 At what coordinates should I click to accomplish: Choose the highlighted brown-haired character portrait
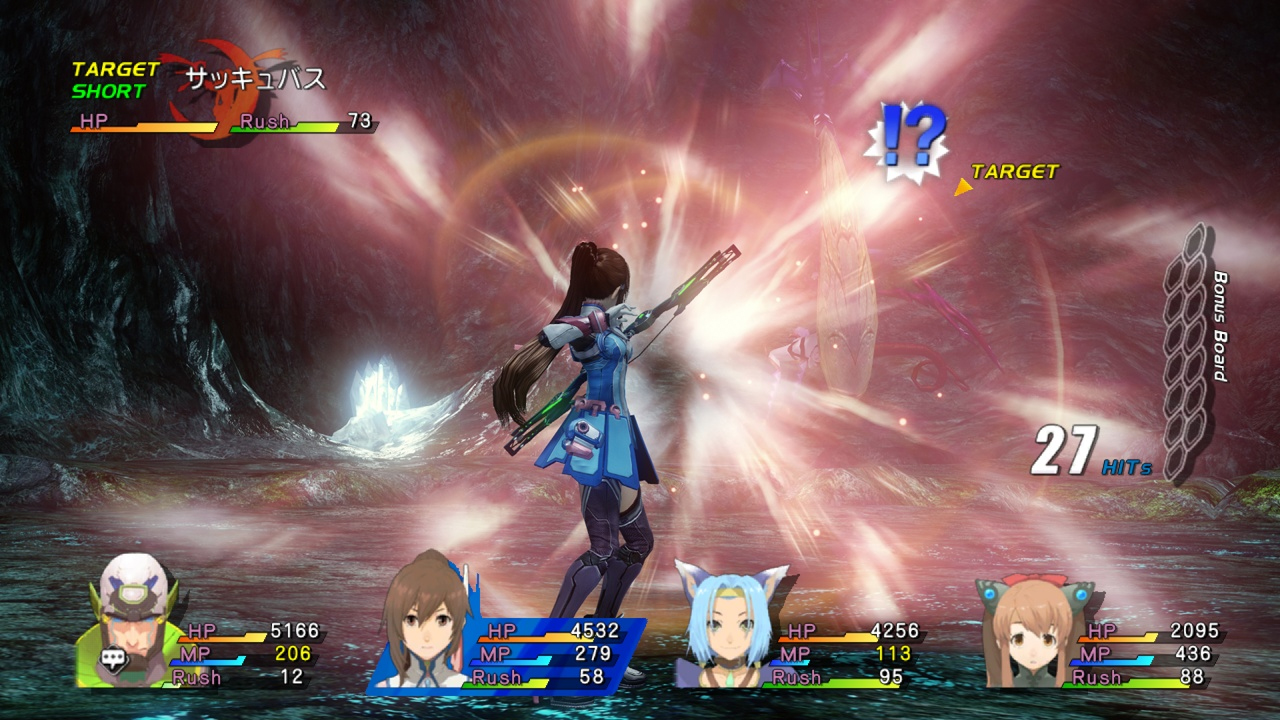click(x=427, y=624)
